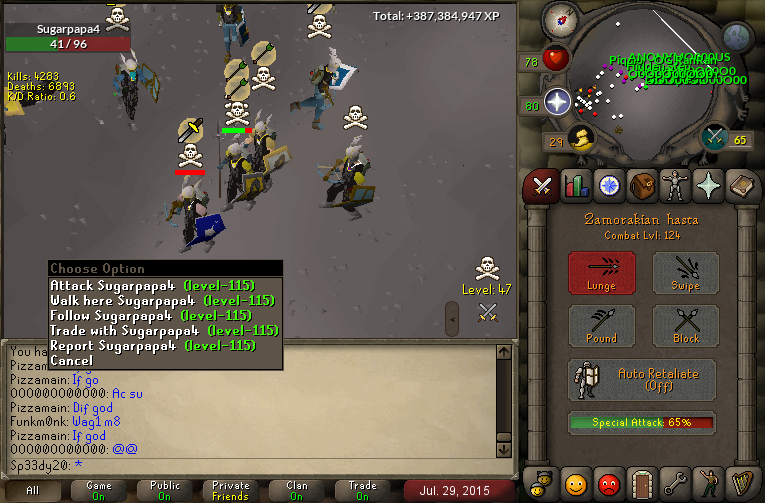The image size is (765, 503).
Task: Choose the Pound attack style
Action: pyautogui.click(x=602, y=326)
